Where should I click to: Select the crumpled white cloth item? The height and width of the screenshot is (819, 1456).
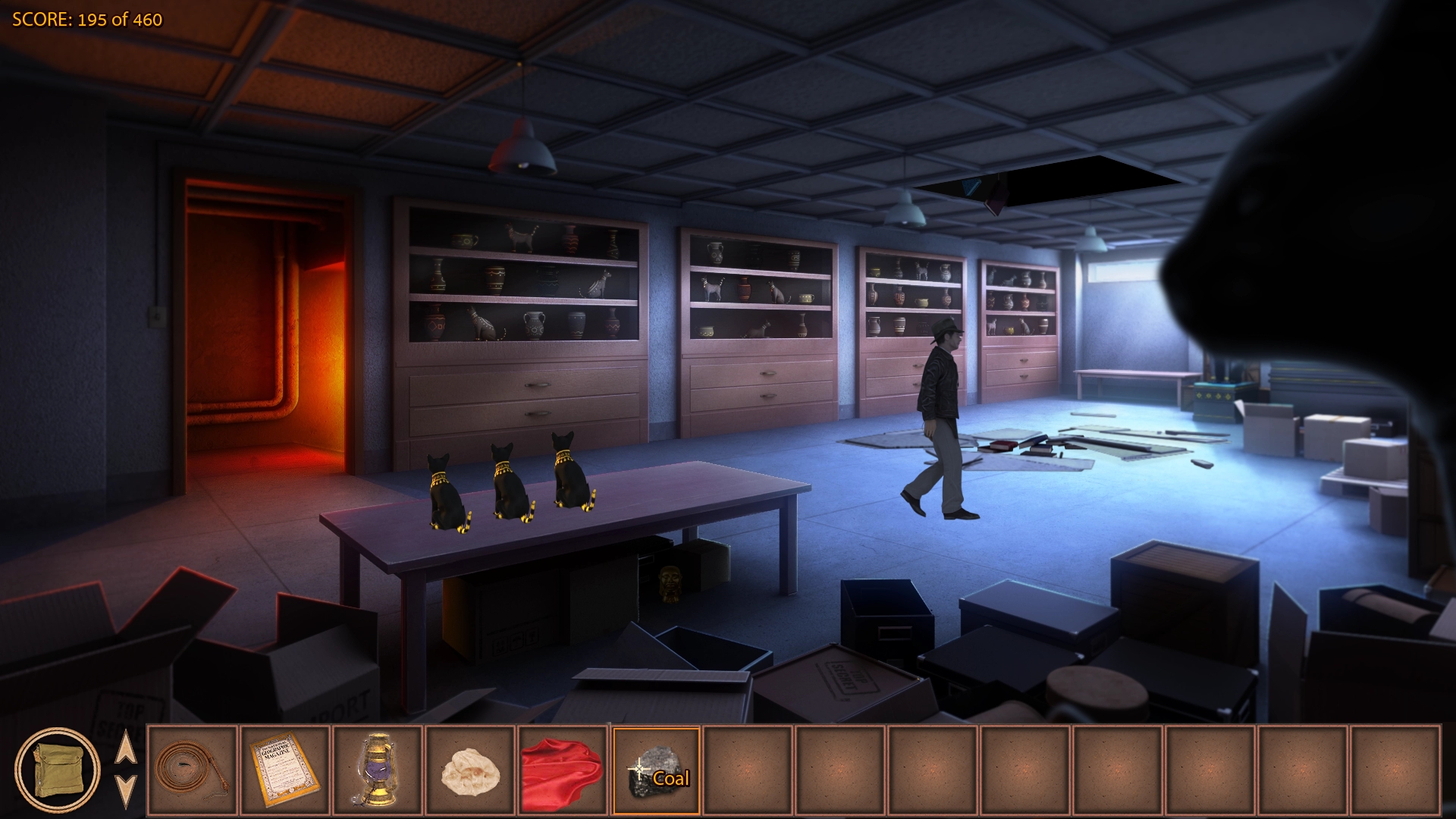pos(470,770)
